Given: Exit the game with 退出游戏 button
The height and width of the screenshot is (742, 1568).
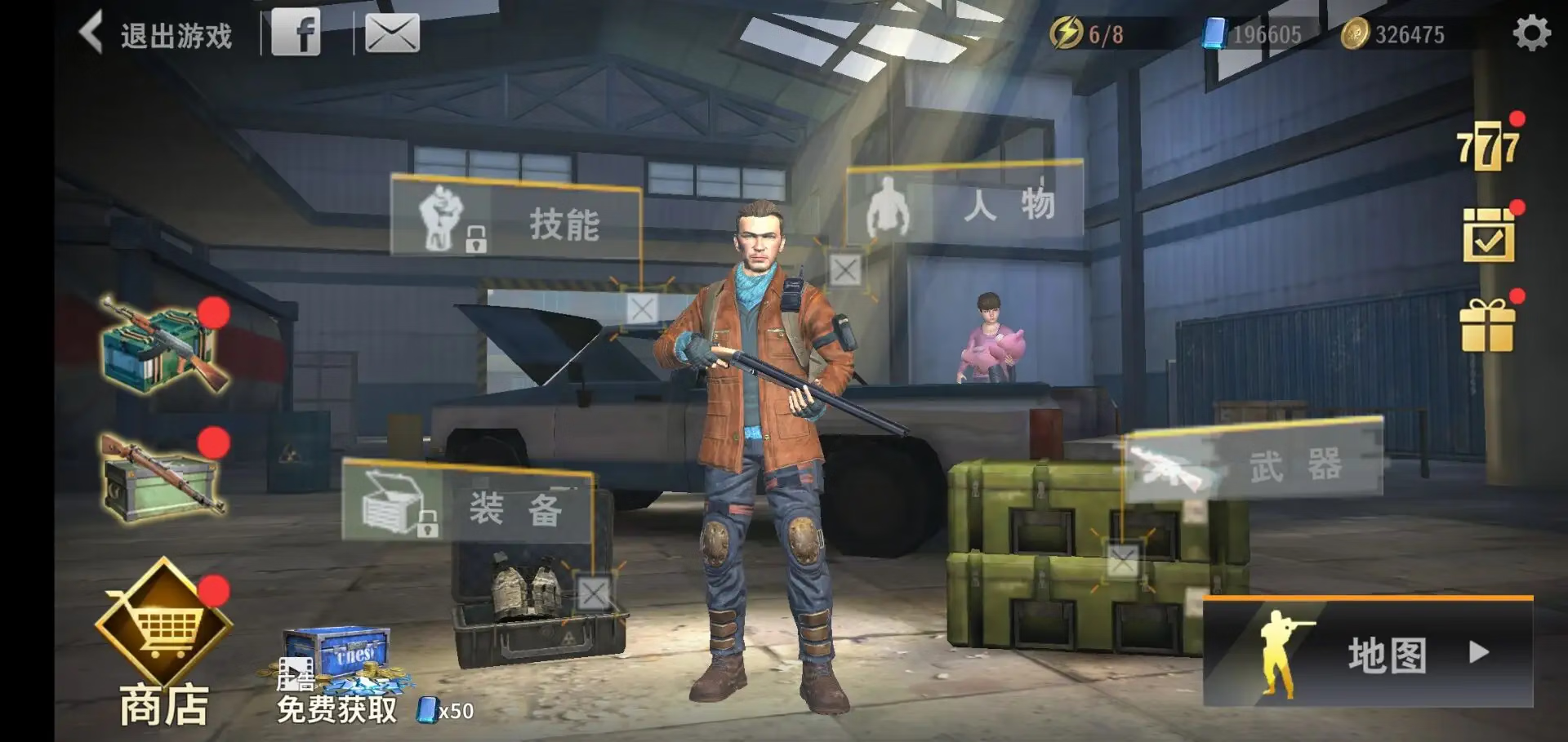Looking at the screenshot, I should (157, 34).
